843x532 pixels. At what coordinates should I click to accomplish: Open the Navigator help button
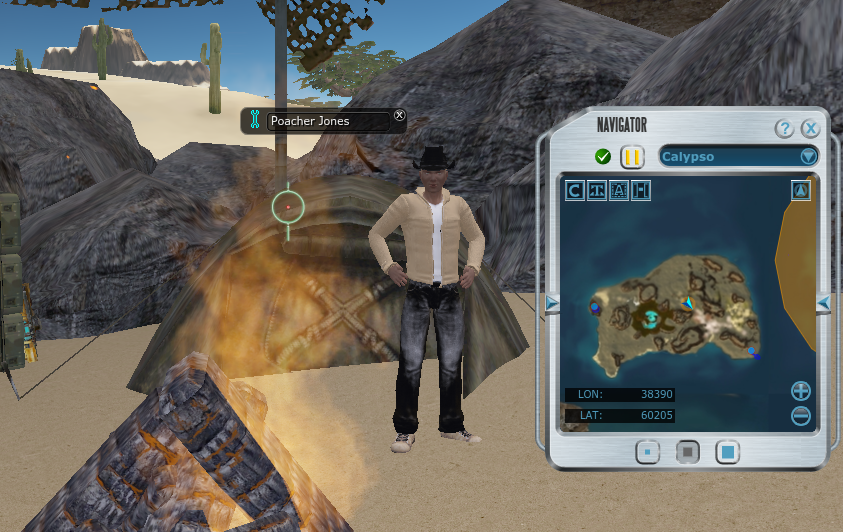(x=784, y=129)
